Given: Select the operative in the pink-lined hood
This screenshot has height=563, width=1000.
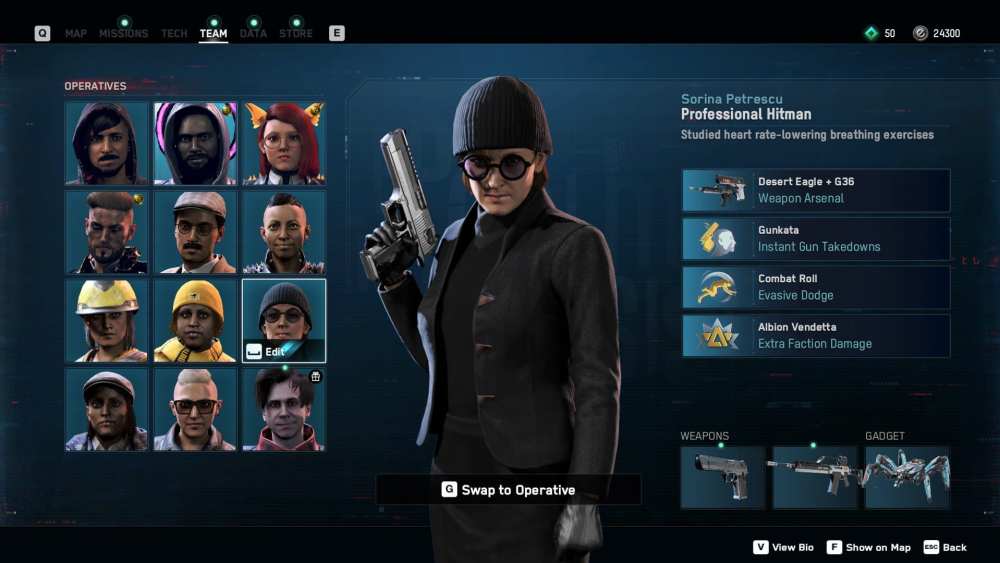Looking at the screenshot, I should [195, 143].
